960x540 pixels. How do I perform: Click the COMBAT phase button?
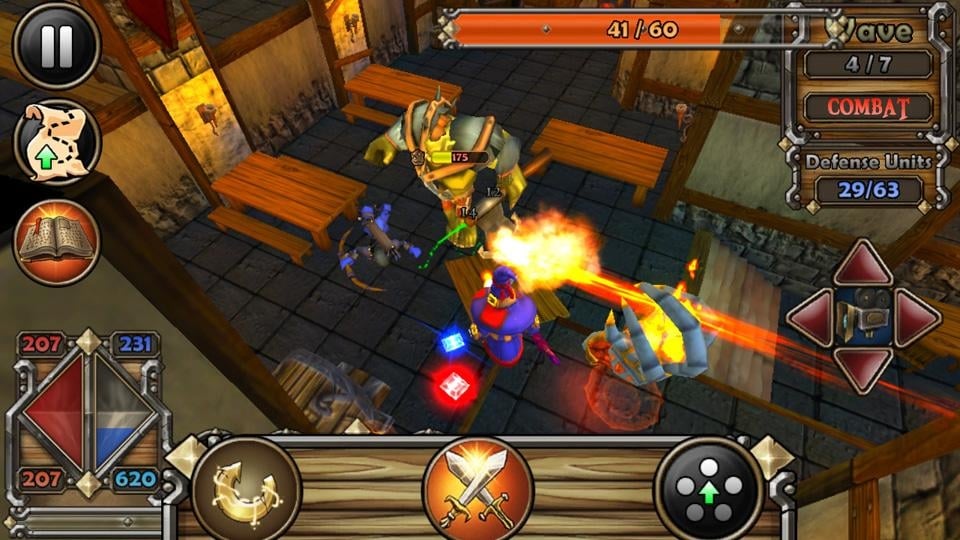coord(867,107)
